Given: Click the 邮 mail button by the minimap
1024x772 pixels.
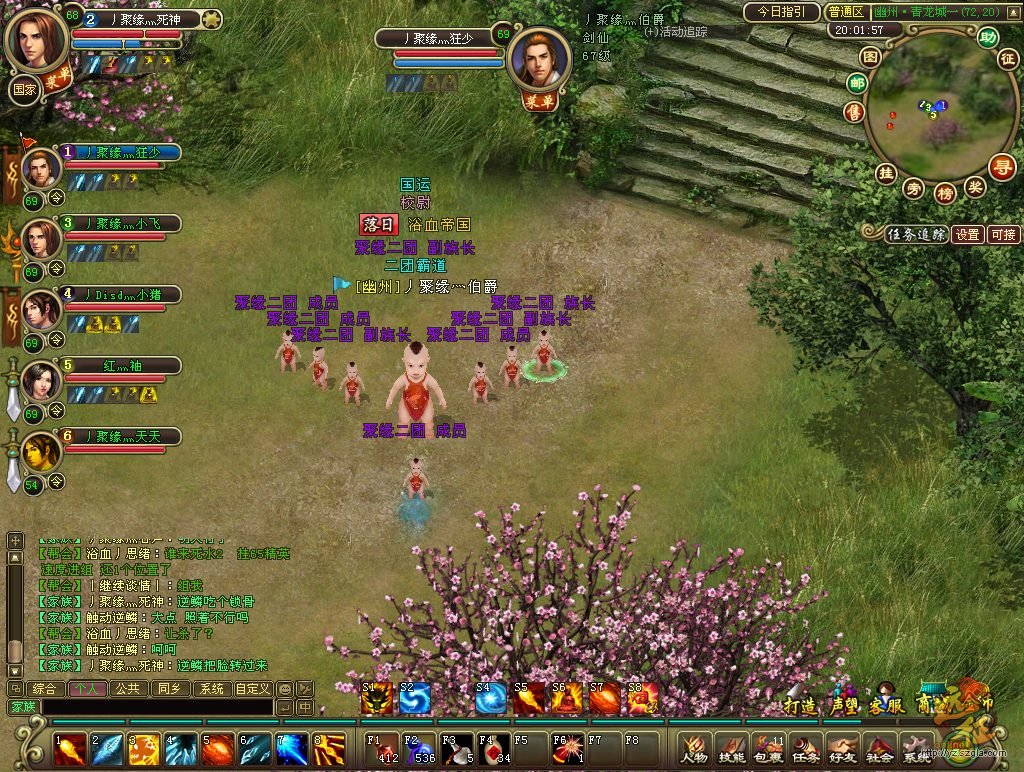Looking at the screenshot, I should [856, 83].
